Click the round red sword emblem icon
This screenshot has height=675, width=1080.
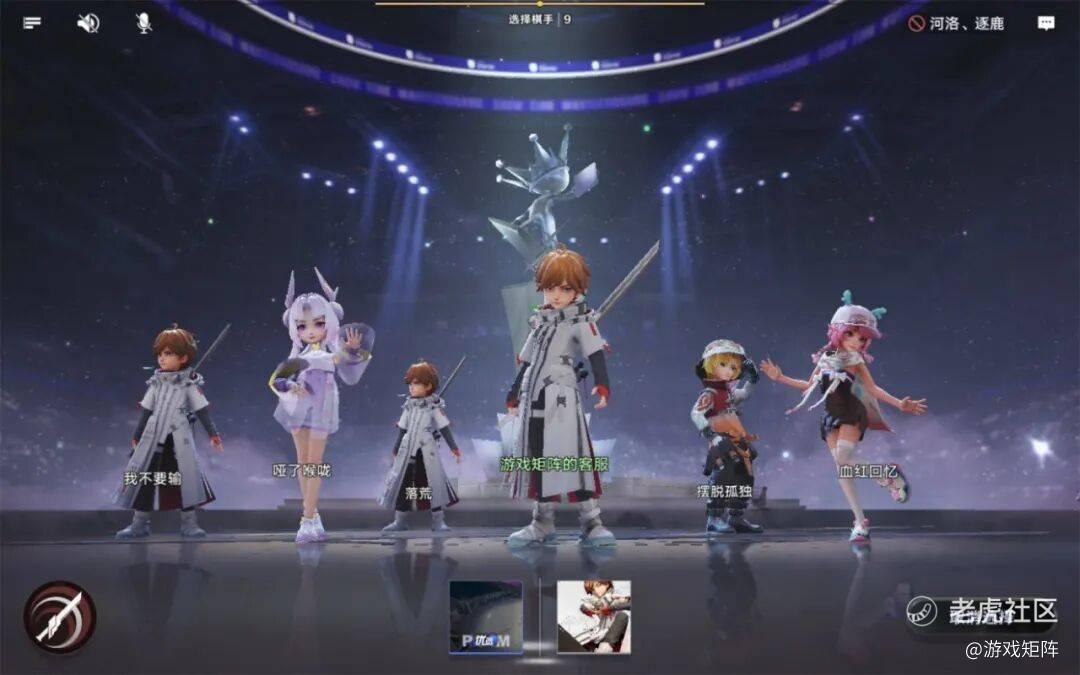pos(60,617)
